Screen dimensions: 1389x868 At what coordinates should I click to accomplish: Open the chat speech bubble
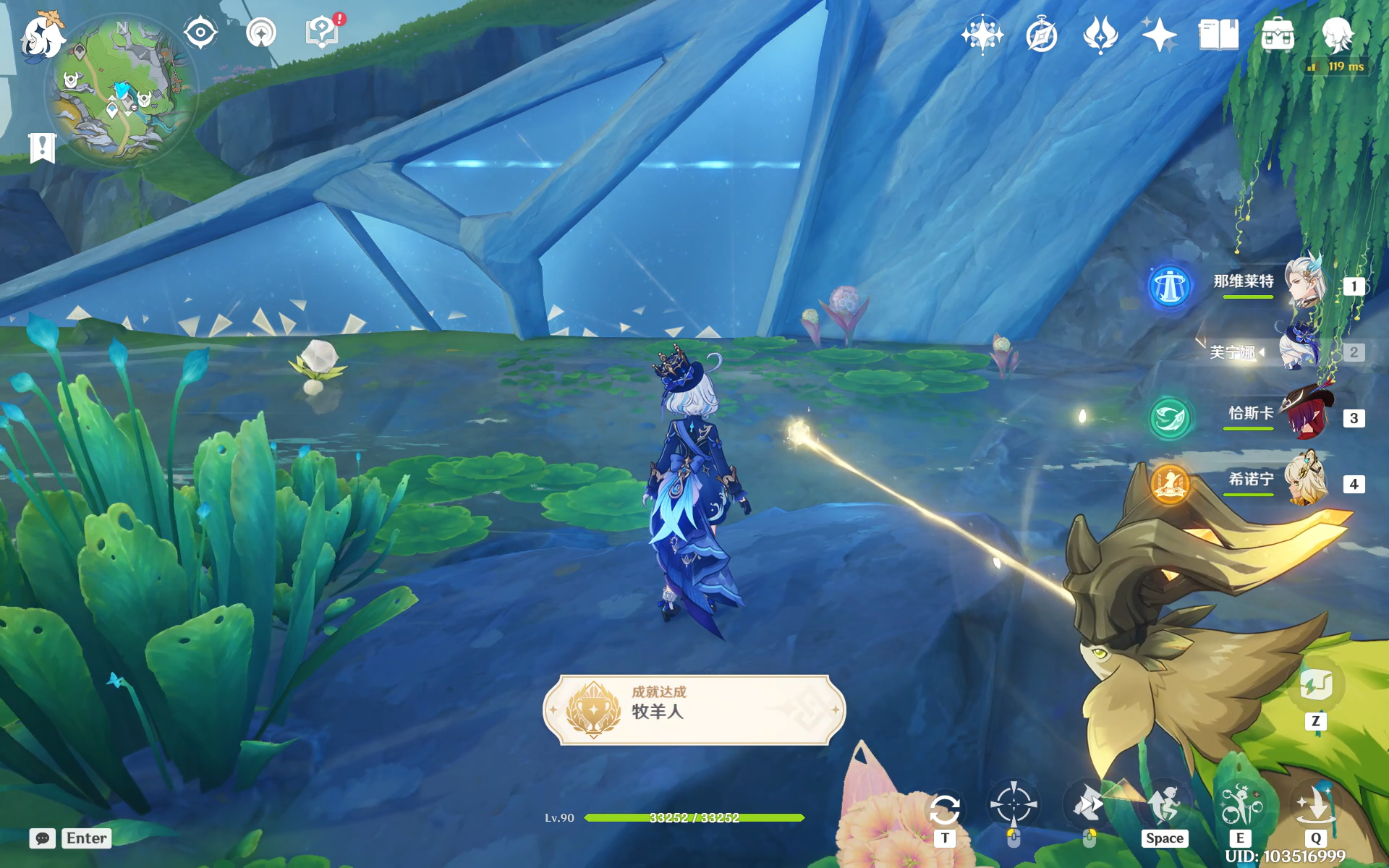click(43, 838)
